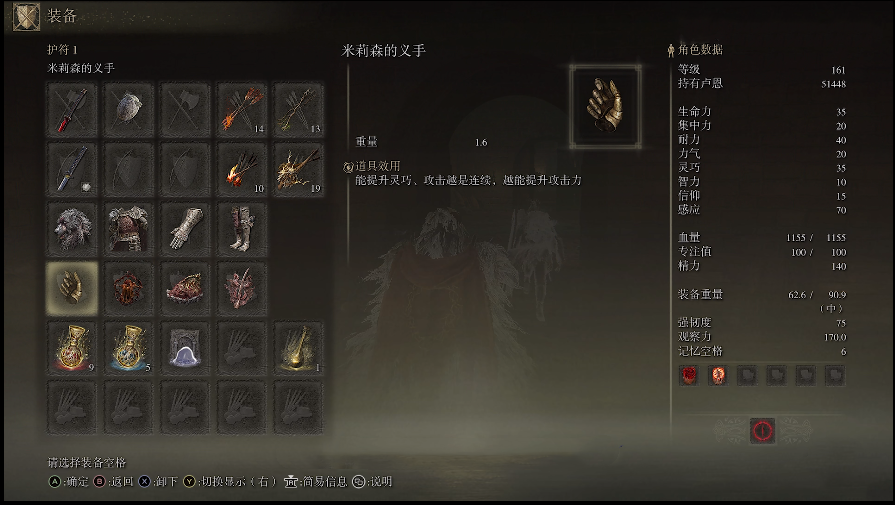895x505 pixels.
Task: Select the crimson flask with 9 charges
Action: [72, 348]
